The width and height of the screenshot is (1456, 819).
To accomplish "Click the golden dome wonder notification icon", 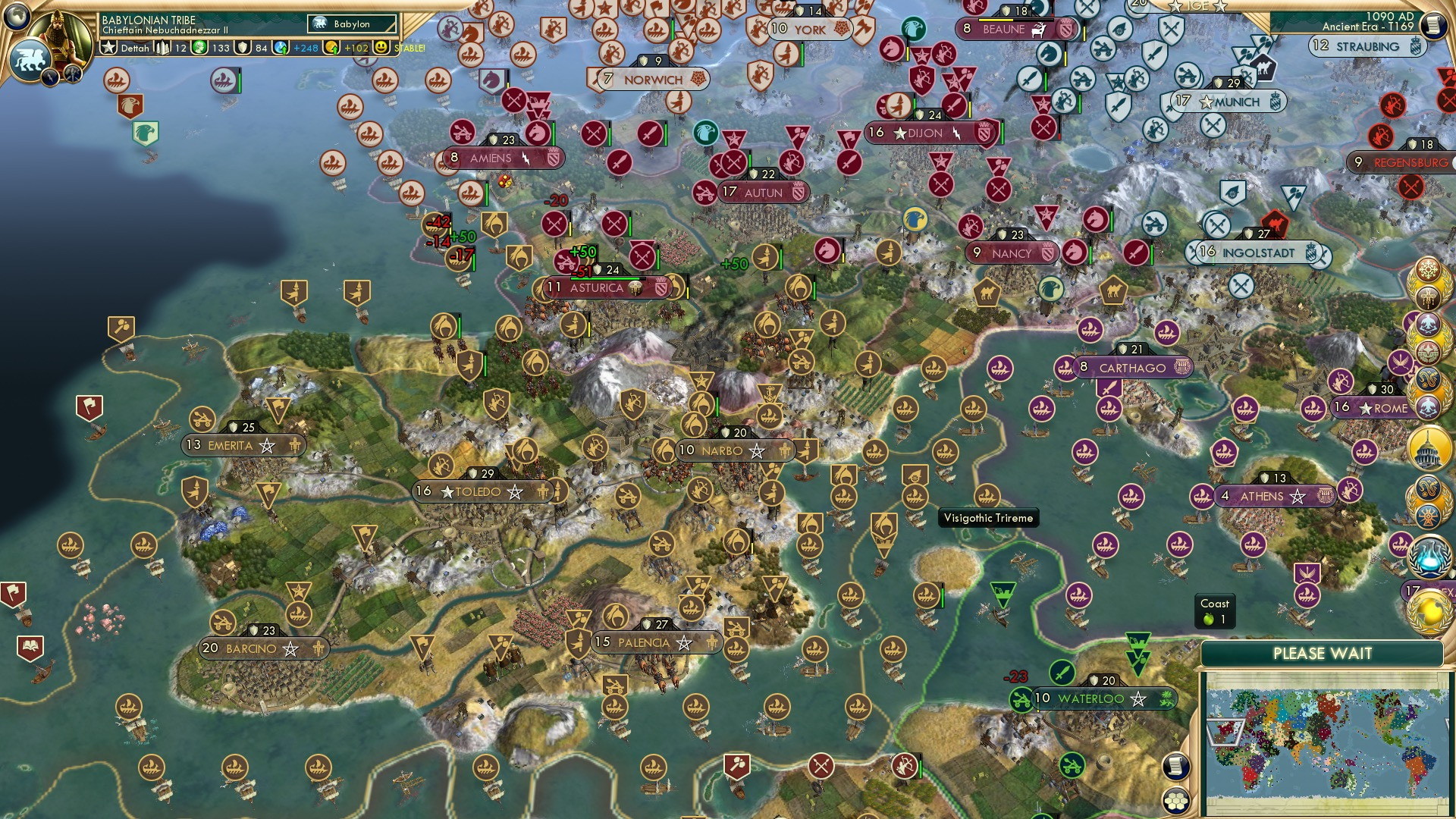I will pos(1429,447).
